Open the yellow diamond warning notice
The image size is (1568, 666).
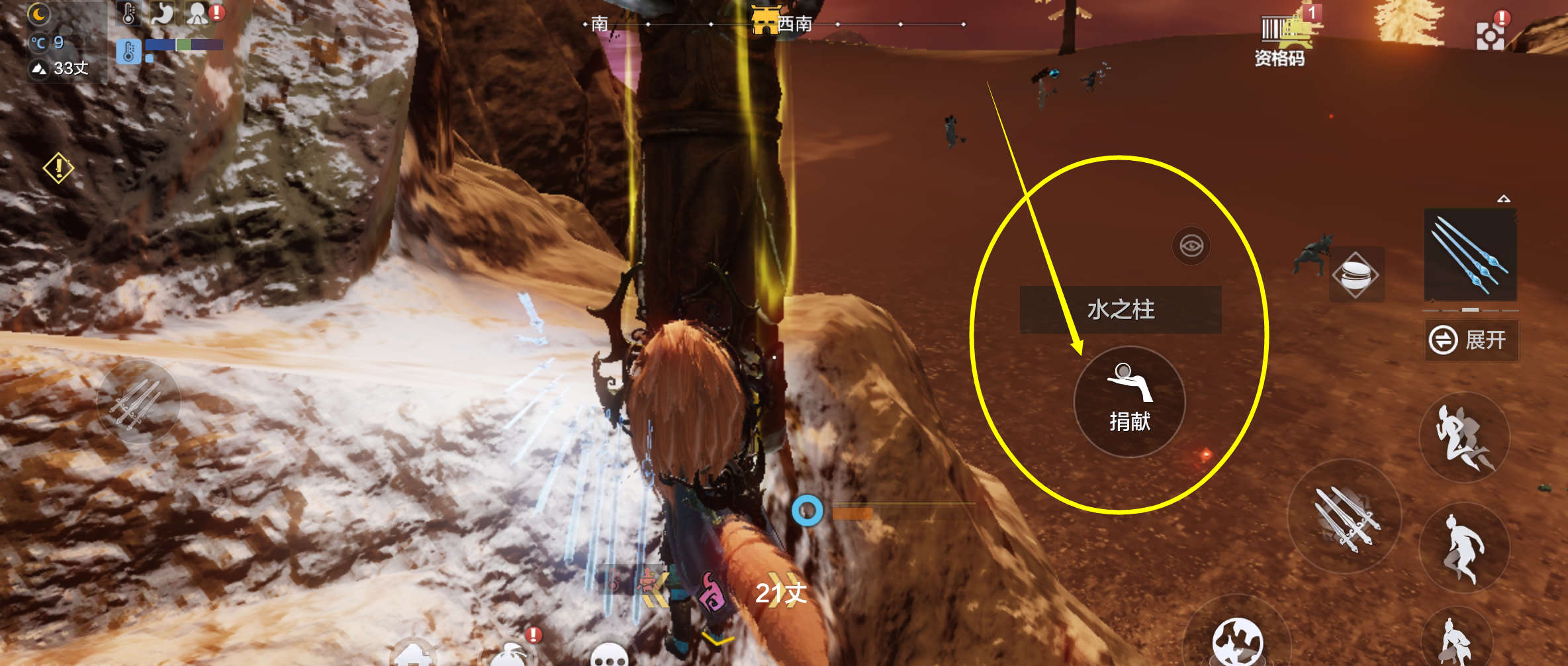coord(58,167)
